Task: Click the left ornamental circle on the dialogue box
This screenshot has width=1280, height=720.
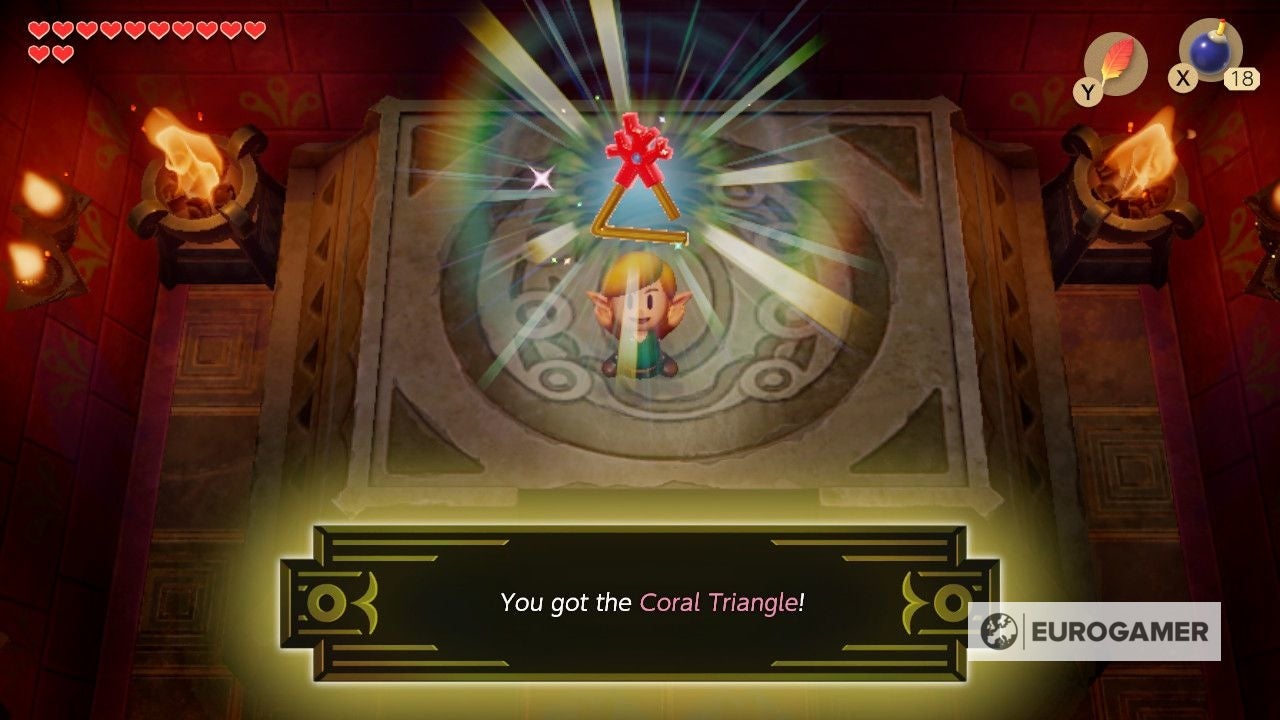Action: (x=328, y=601)
